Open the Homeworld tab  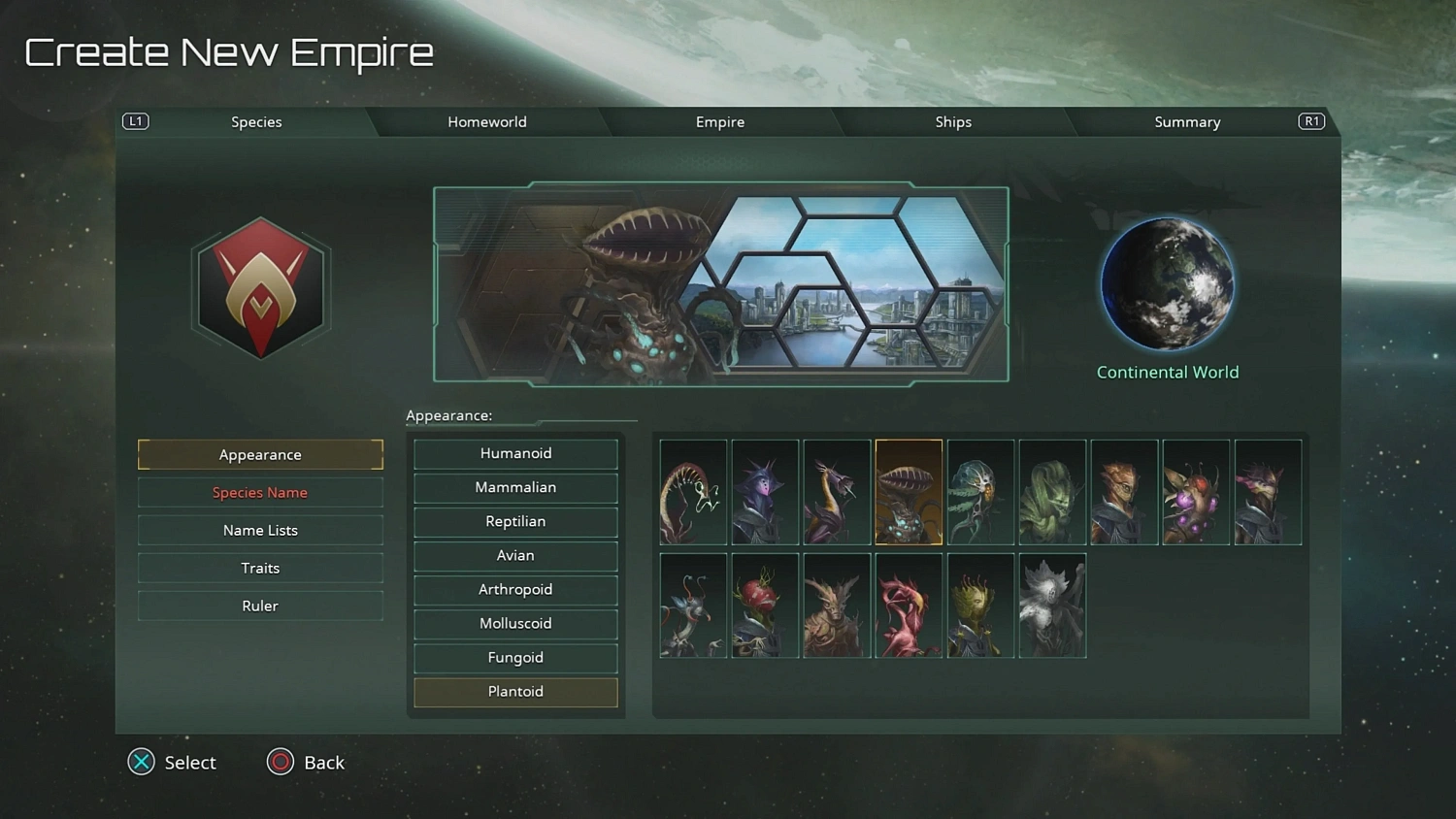point(487,121)
